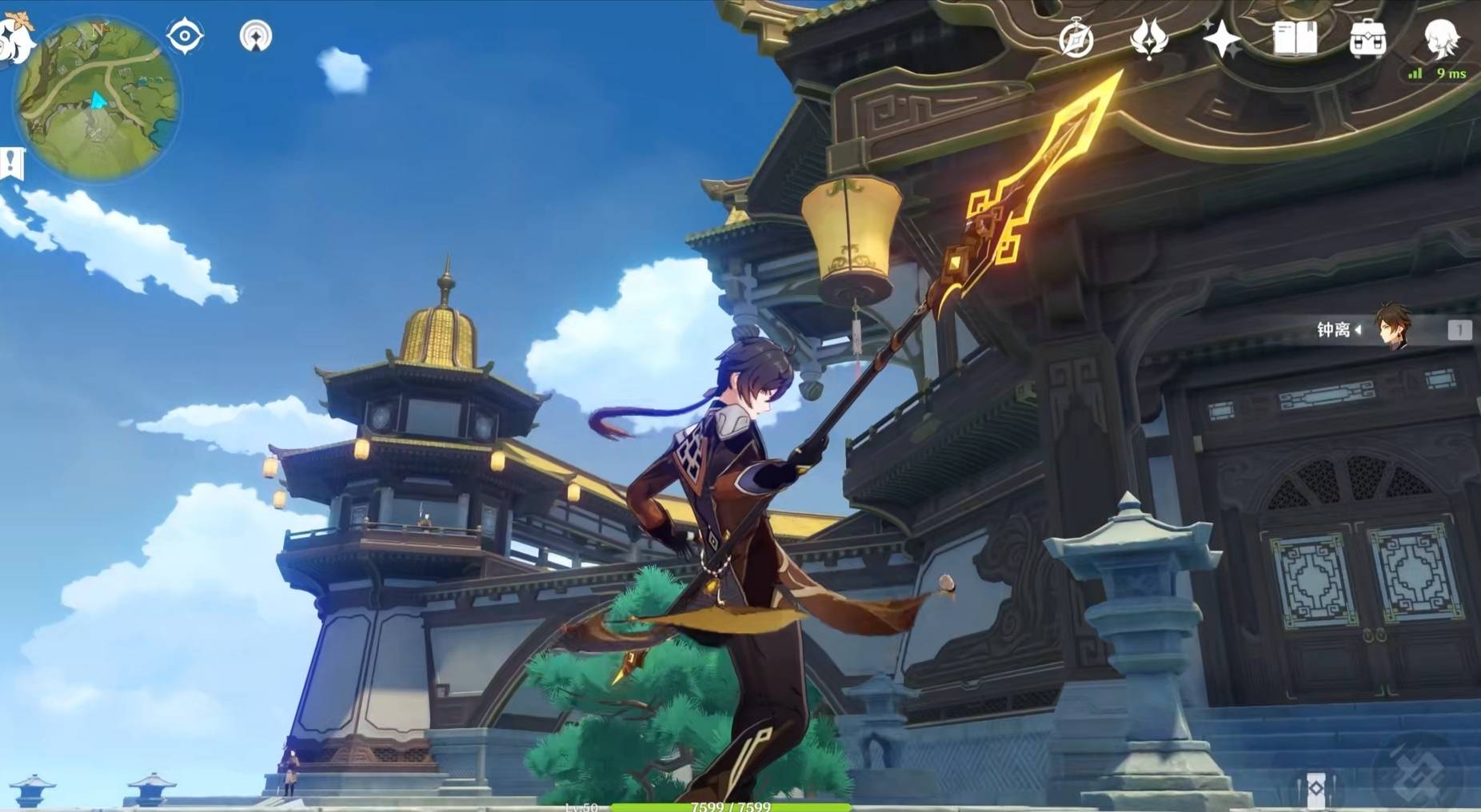Open the quest navigation eye icon

(x=185, y=36)
